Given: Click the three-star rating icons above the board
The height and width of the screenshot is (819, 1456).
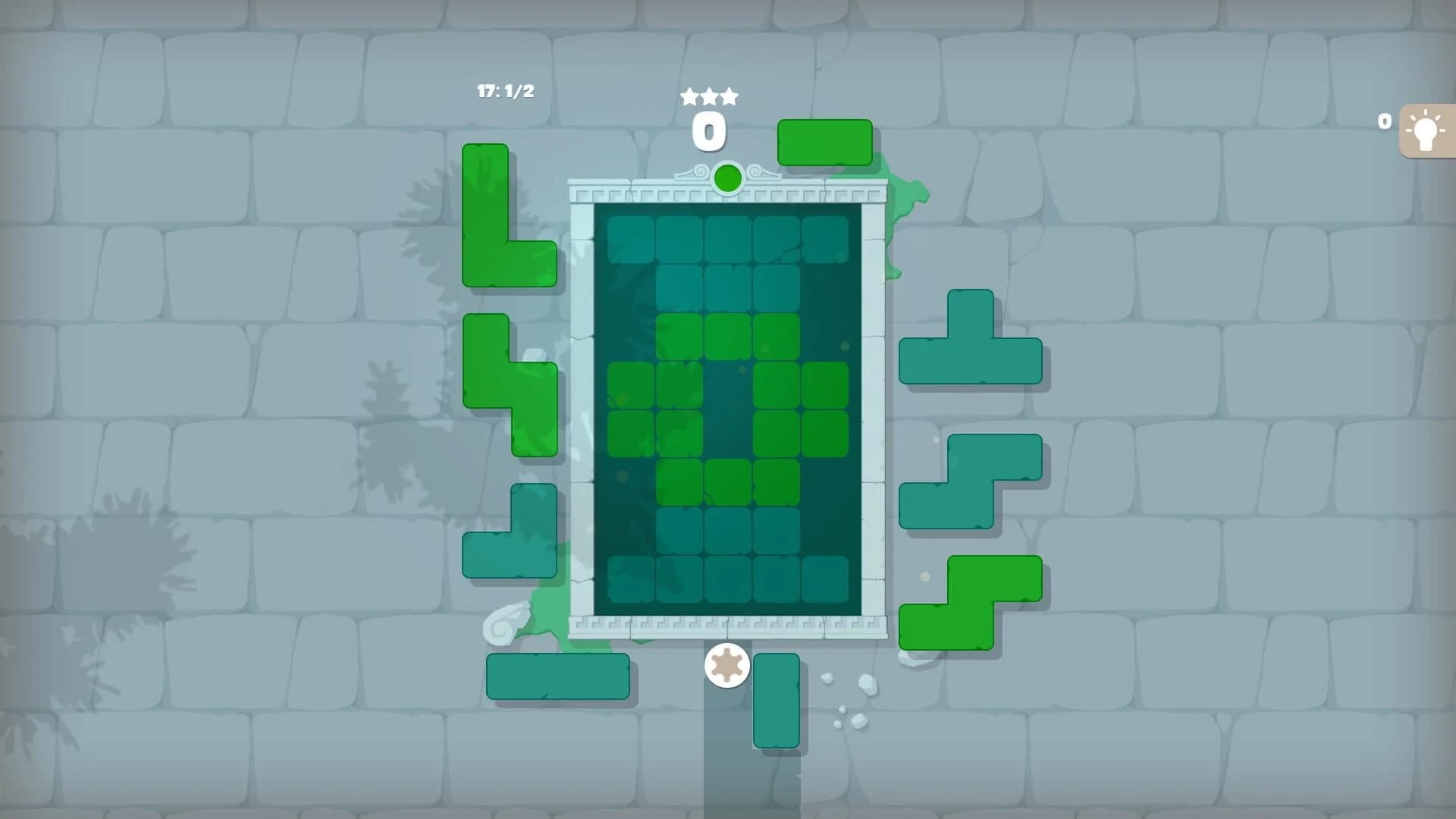Looking at the screenshot, I should point(711,96).
